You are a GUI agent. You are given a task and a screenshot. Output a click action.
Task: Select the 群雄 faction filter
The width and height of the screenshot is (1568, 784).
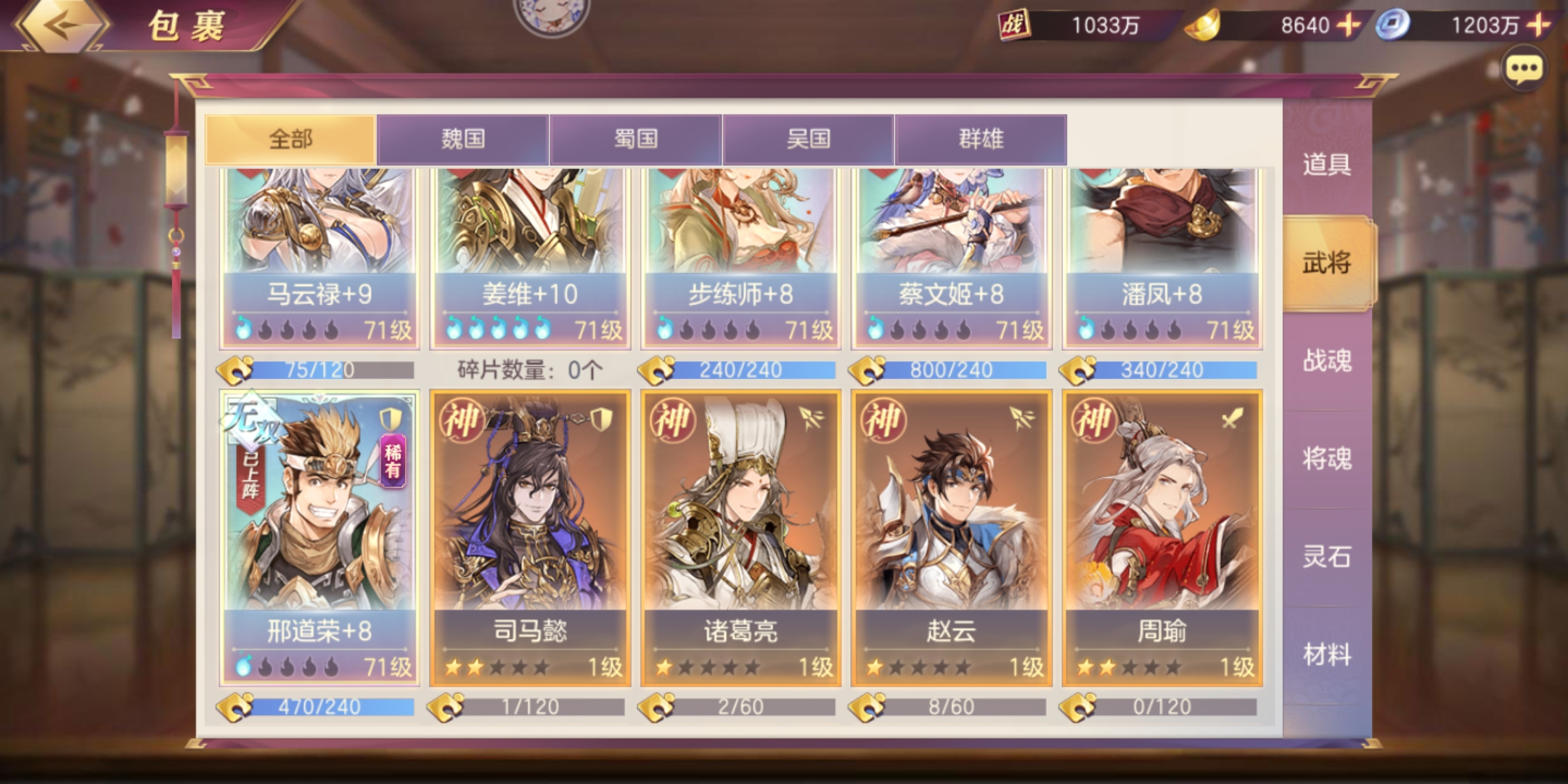(x=980, y=139)
